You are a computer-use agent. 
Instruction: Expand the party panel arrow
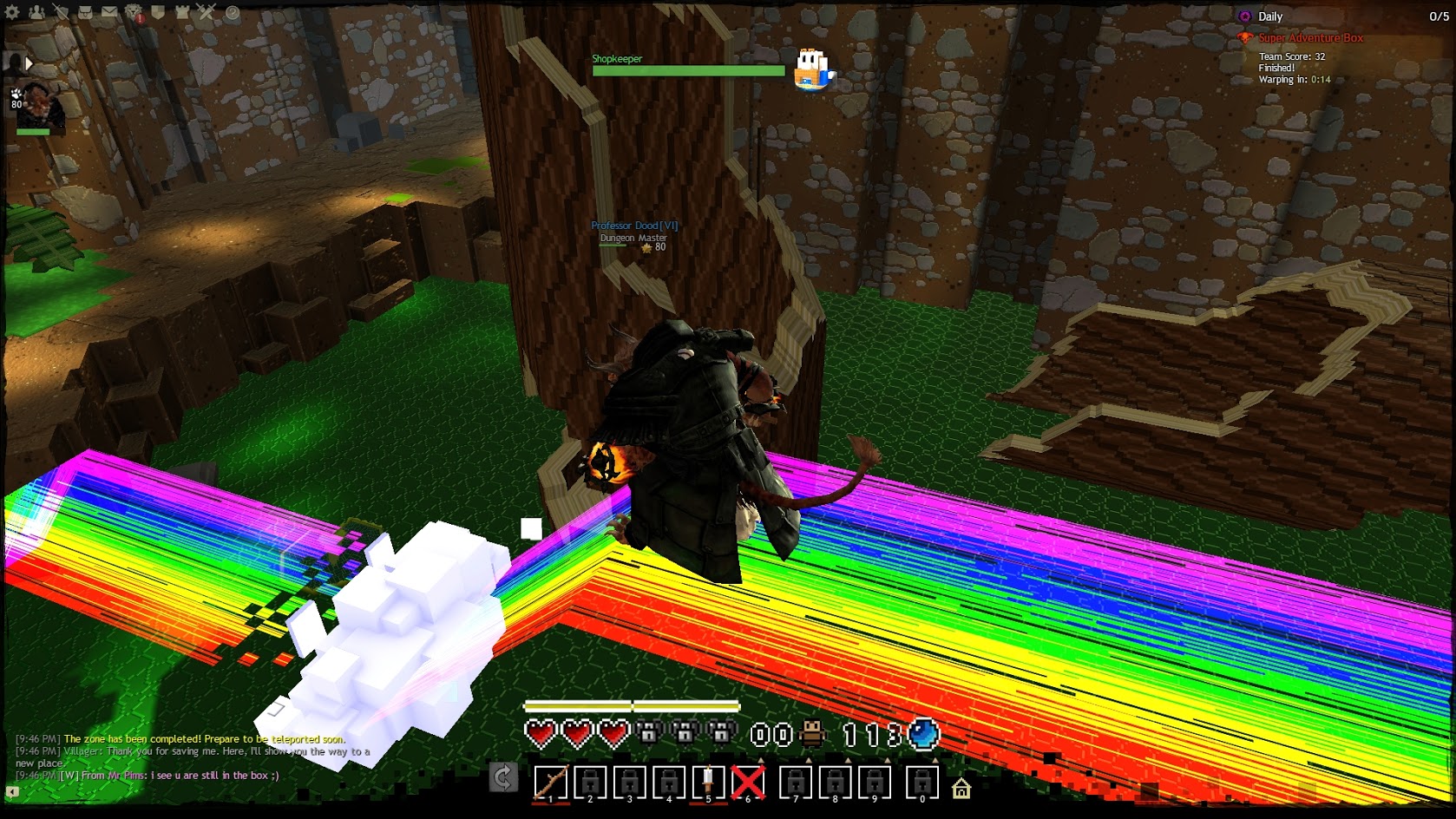[x=29, y=62]
